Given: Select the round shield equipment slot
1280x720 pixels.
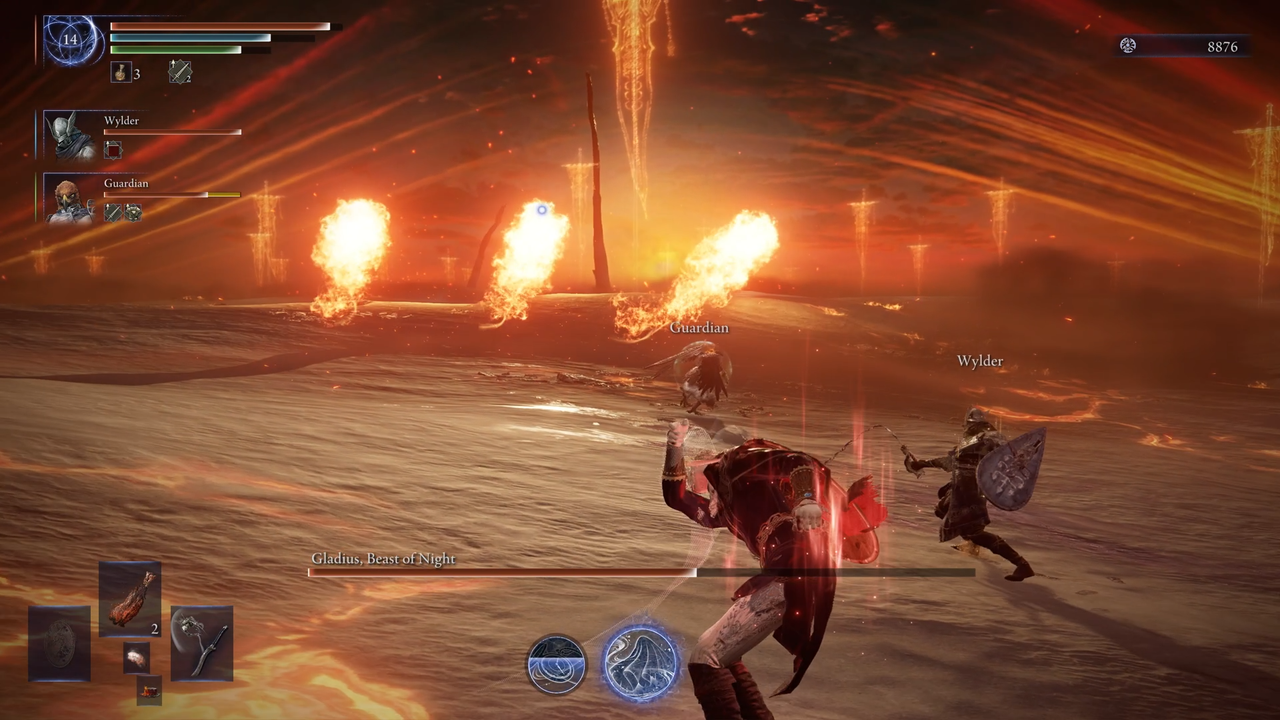Looking at the screenshot, I should click(x=60, y=643).
